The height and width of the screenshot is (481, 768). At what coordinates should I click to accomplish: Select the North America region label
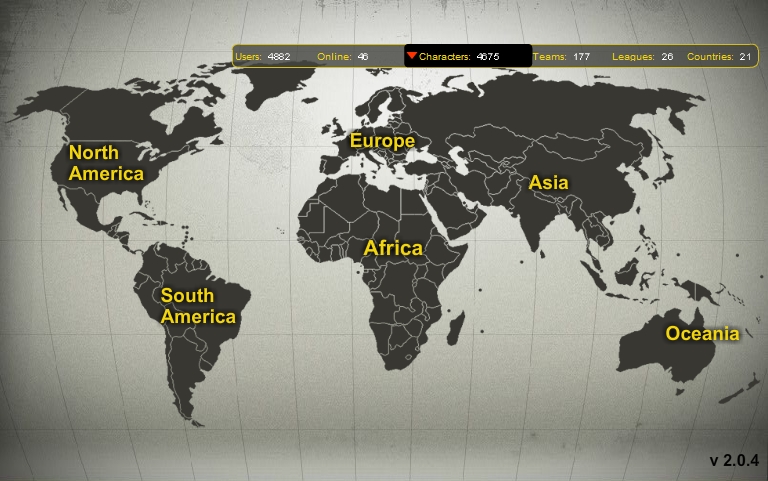pyautogui.click(x=106, y=163)
